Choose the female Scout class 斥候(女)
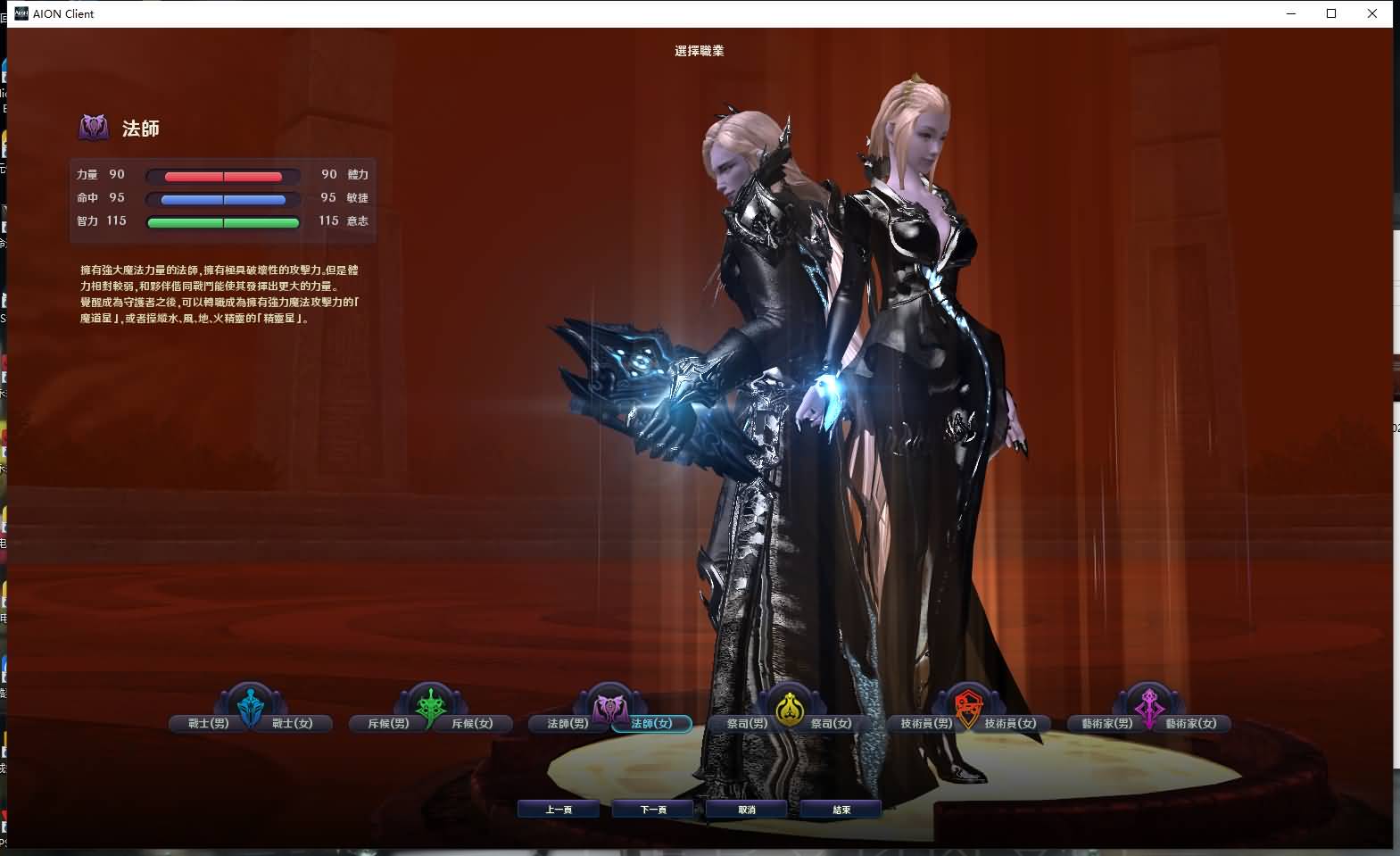This screenshot has width=1400, height=856. (x=473, y=723)
